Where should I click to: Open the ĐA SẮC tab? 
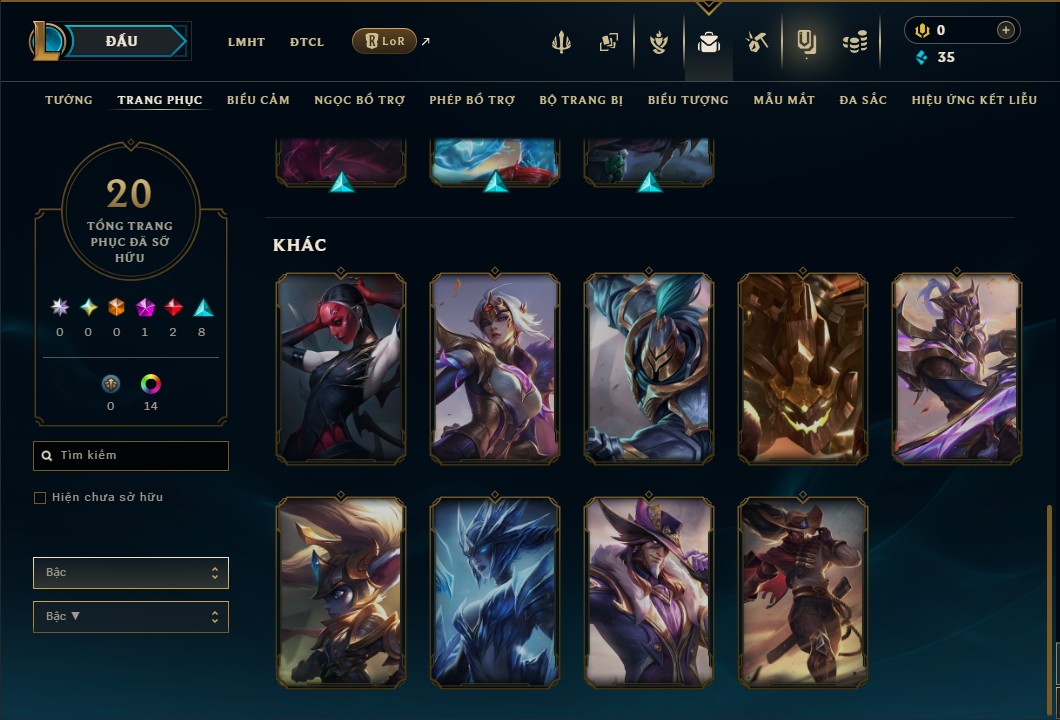tap(863, 100)
